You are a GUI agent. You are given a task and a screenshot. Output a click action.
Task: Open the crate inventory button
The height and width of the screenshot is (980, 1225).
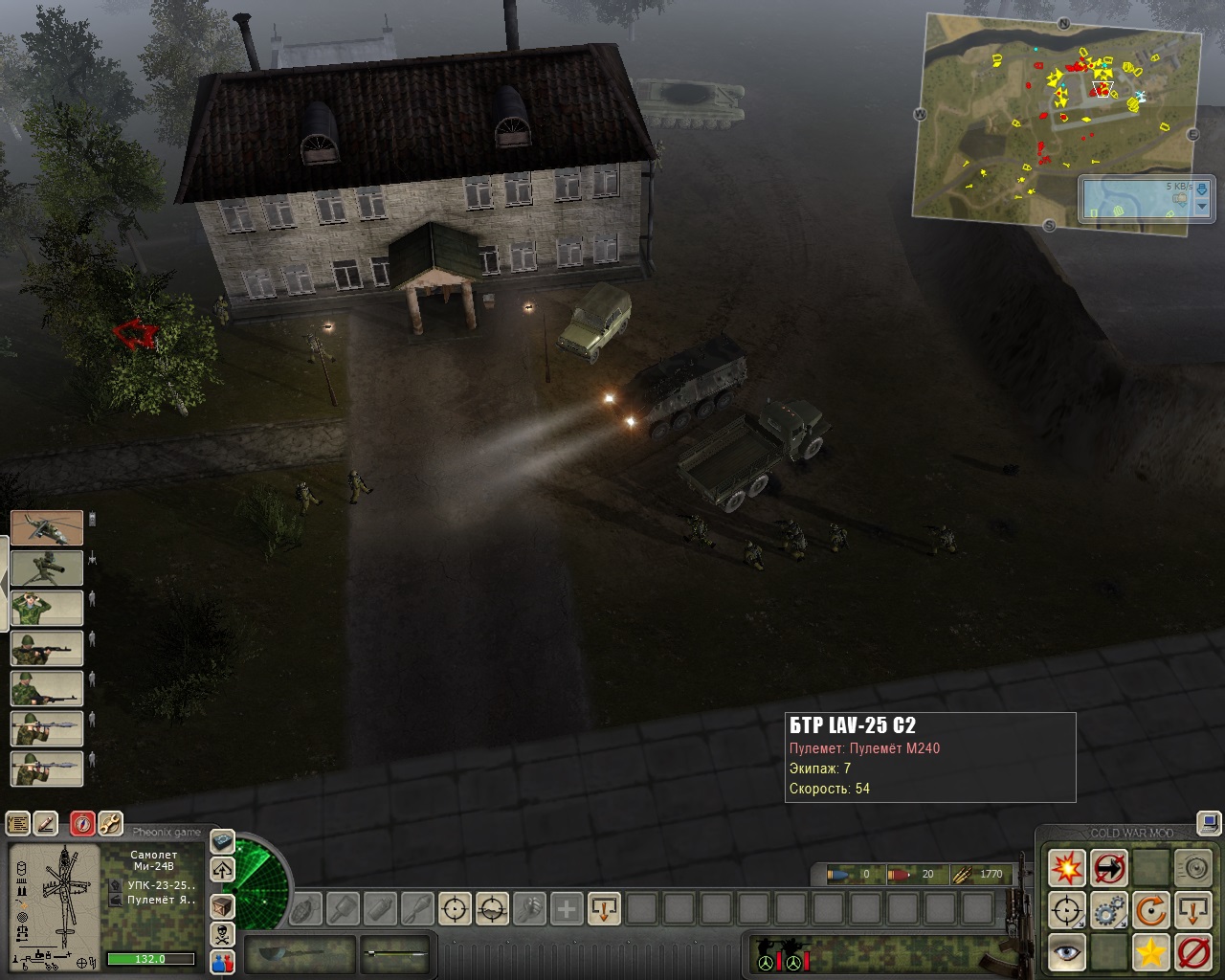(x=222, y=904)
